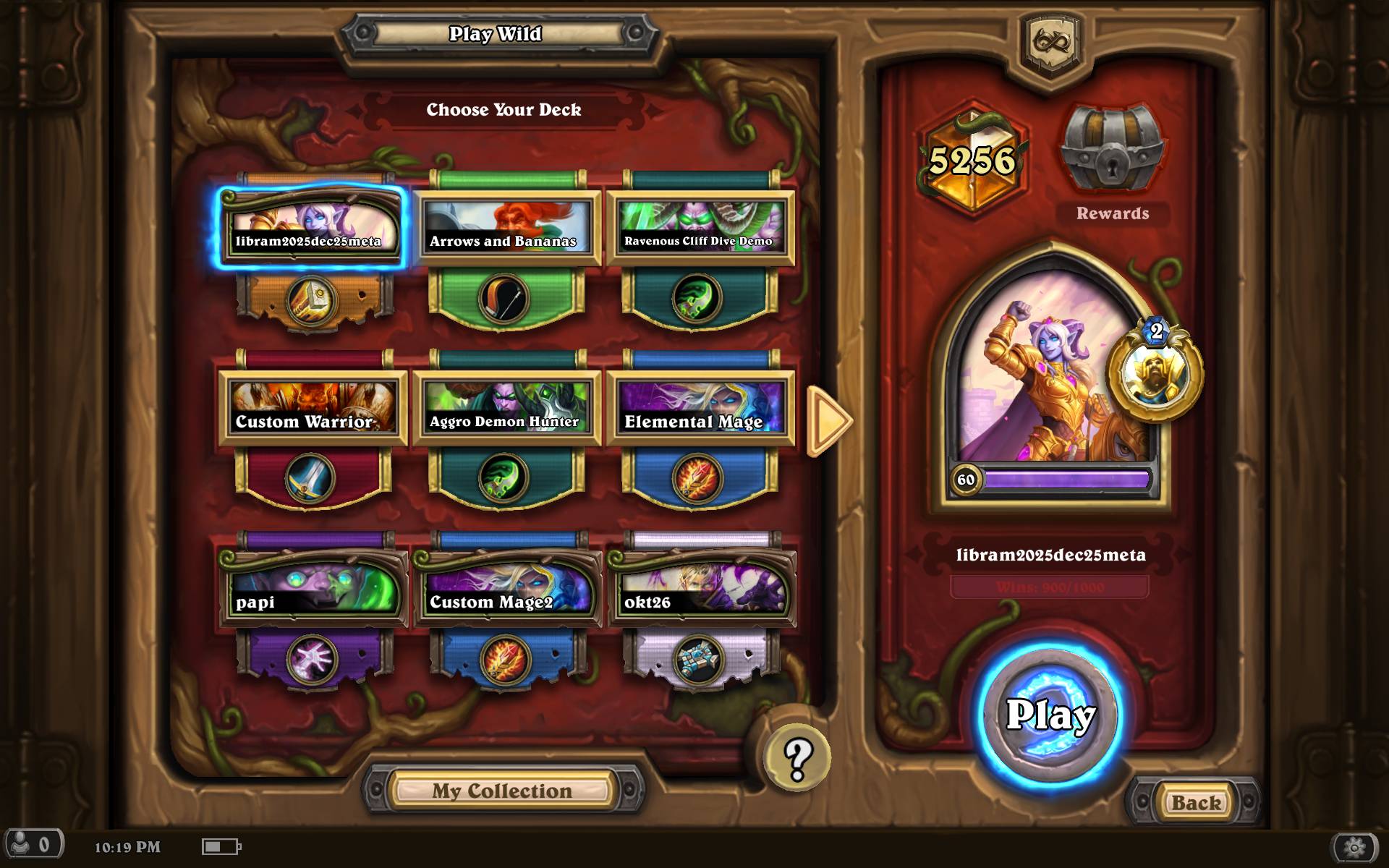This screenshot has height=868, width=1389.
Task: Go Back to the previous screen
Action: (x=1196, y=802)
